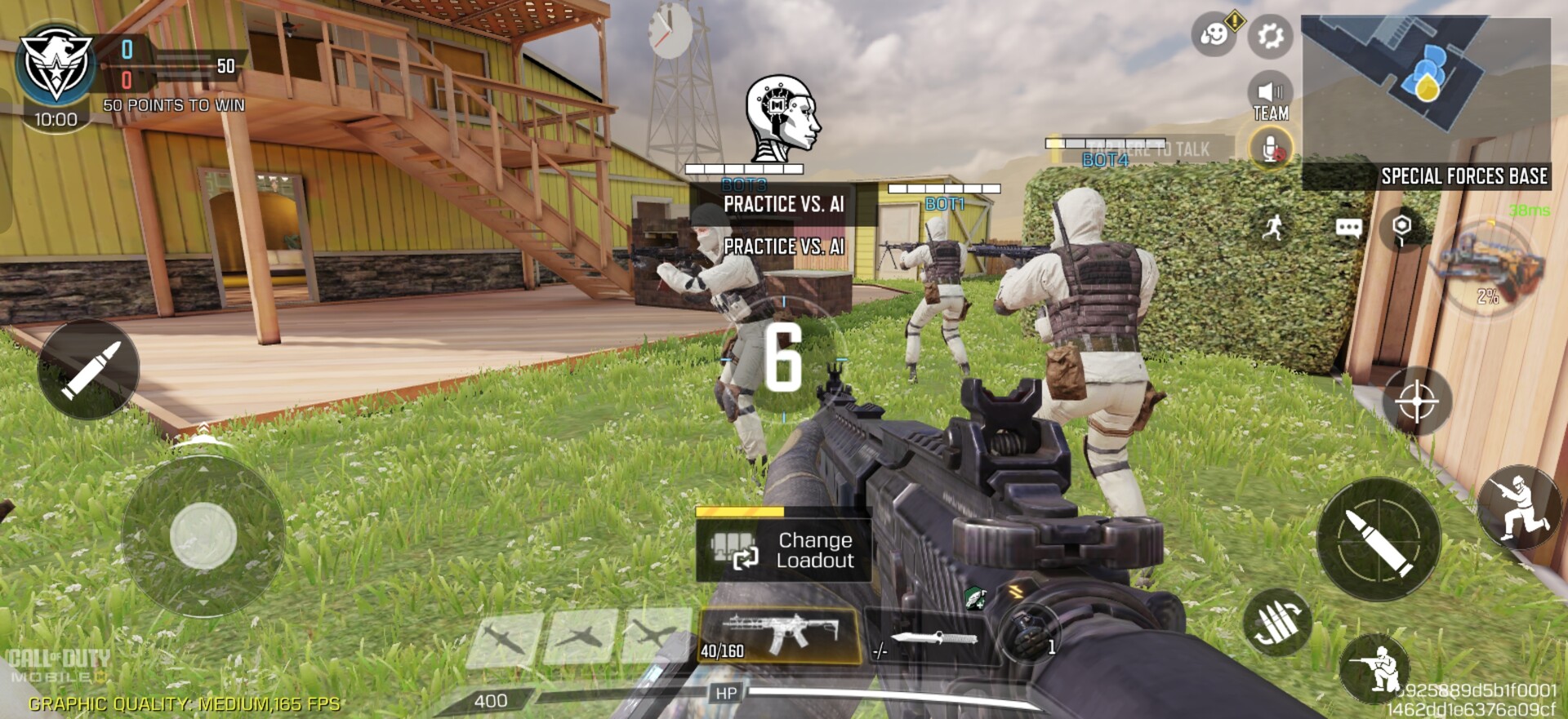
Task: Switch to the knife weapon slot
Action: coord(929,637)
